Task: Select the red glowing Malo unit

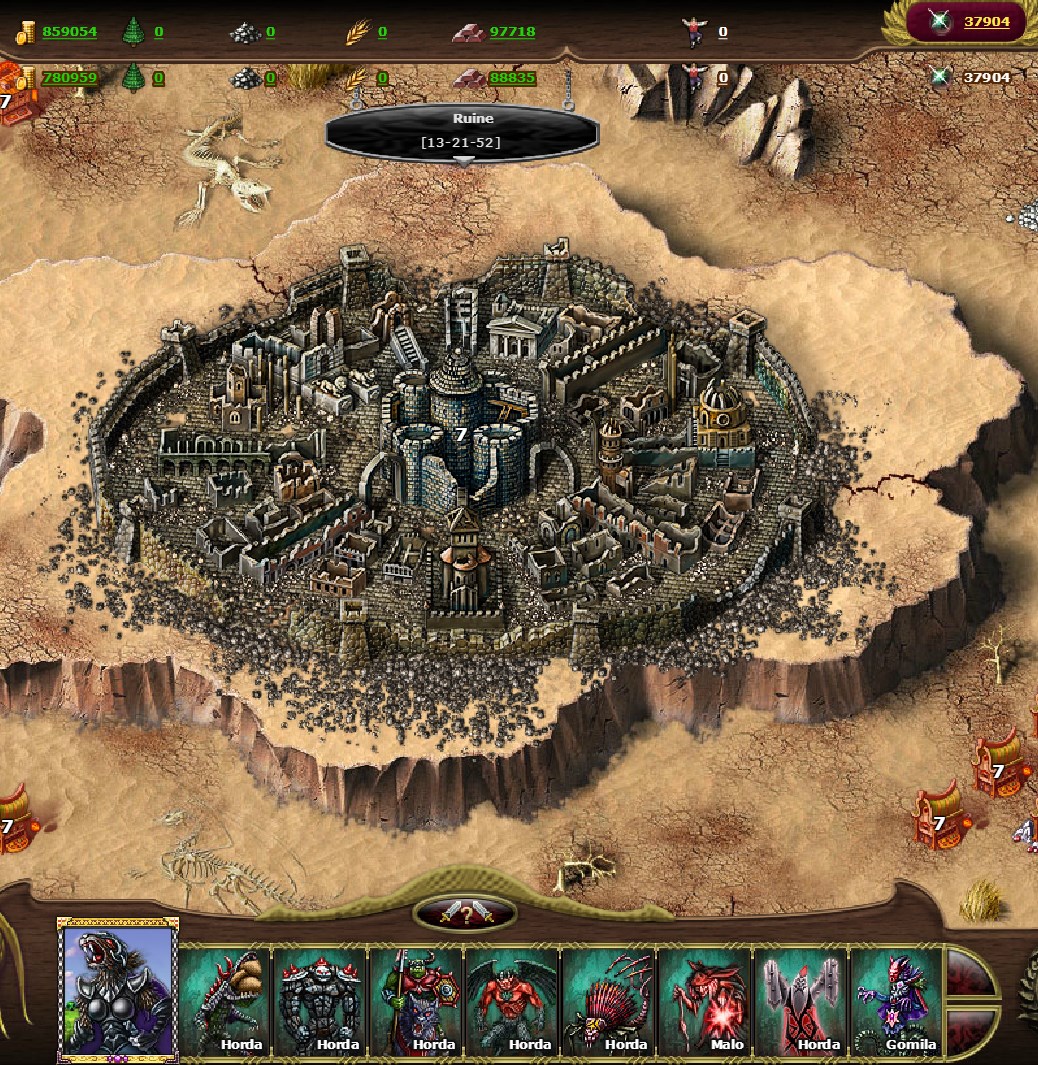Action: 704,1001
